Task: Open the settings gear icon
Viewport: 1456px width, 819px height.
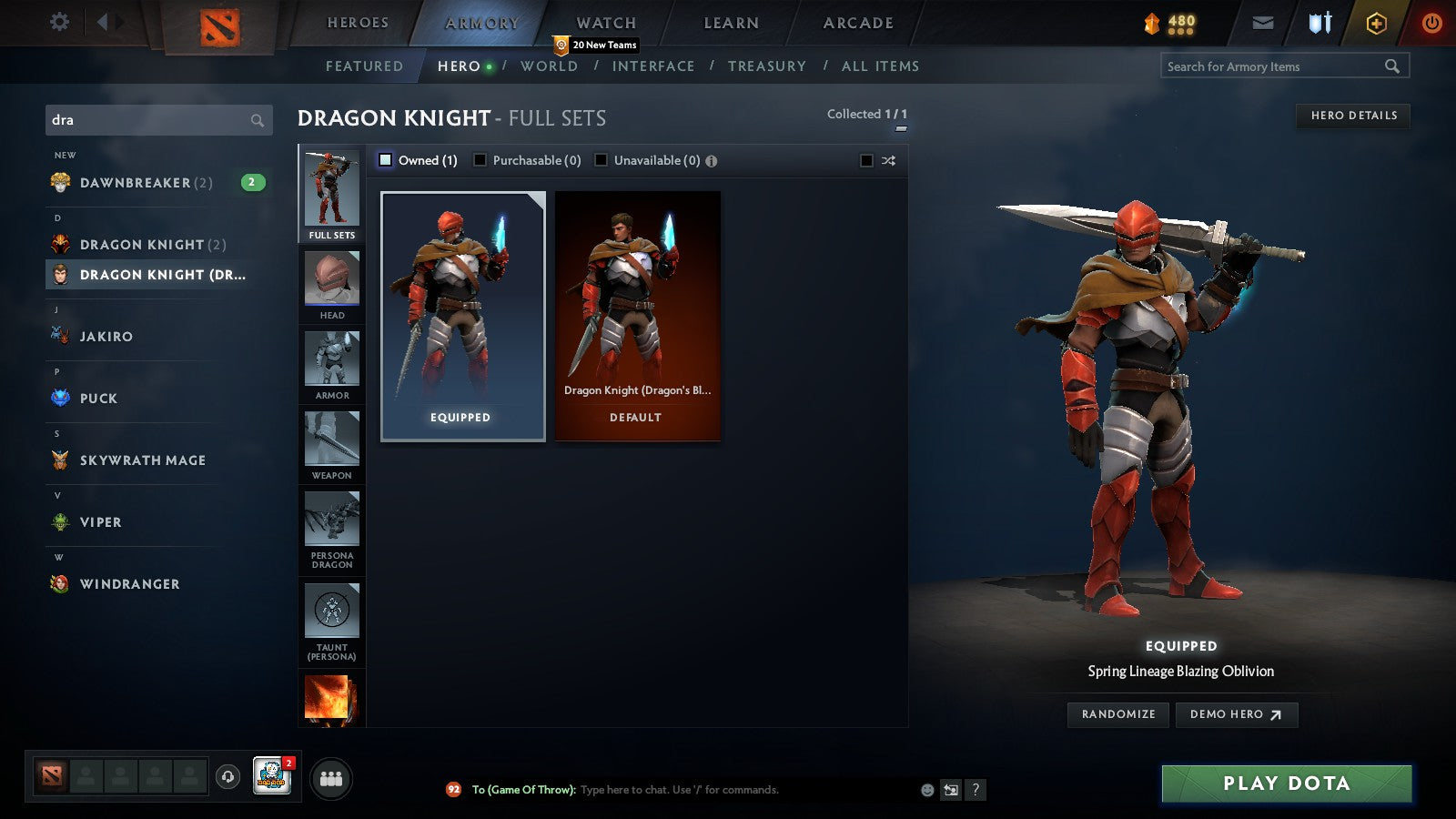Action: coord(59,23)
